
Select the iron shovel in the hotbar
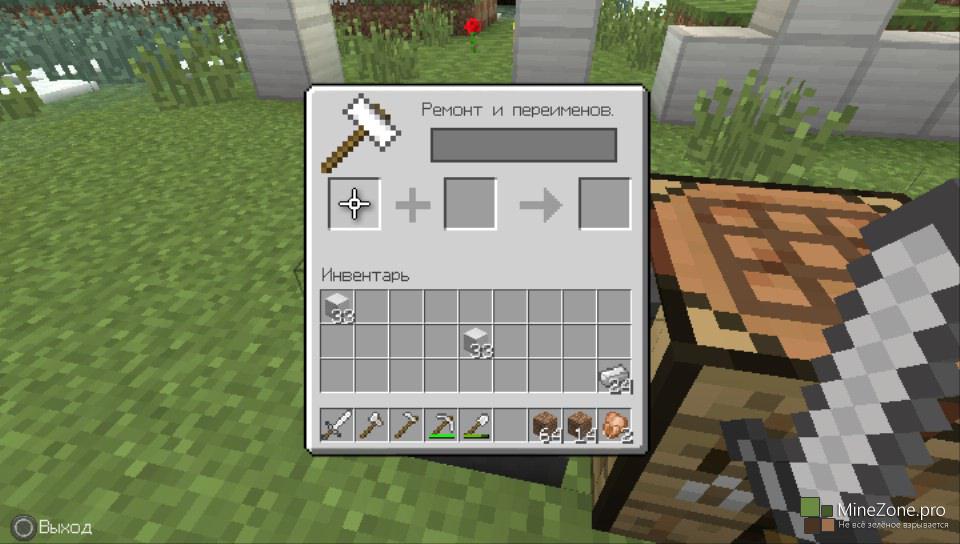coord(476,427)
